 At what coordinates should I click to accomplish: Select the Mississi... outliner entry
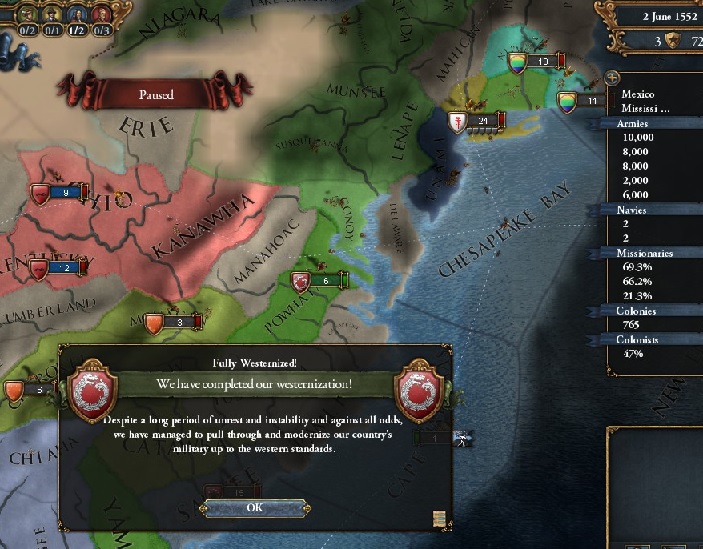click(644, 109)
